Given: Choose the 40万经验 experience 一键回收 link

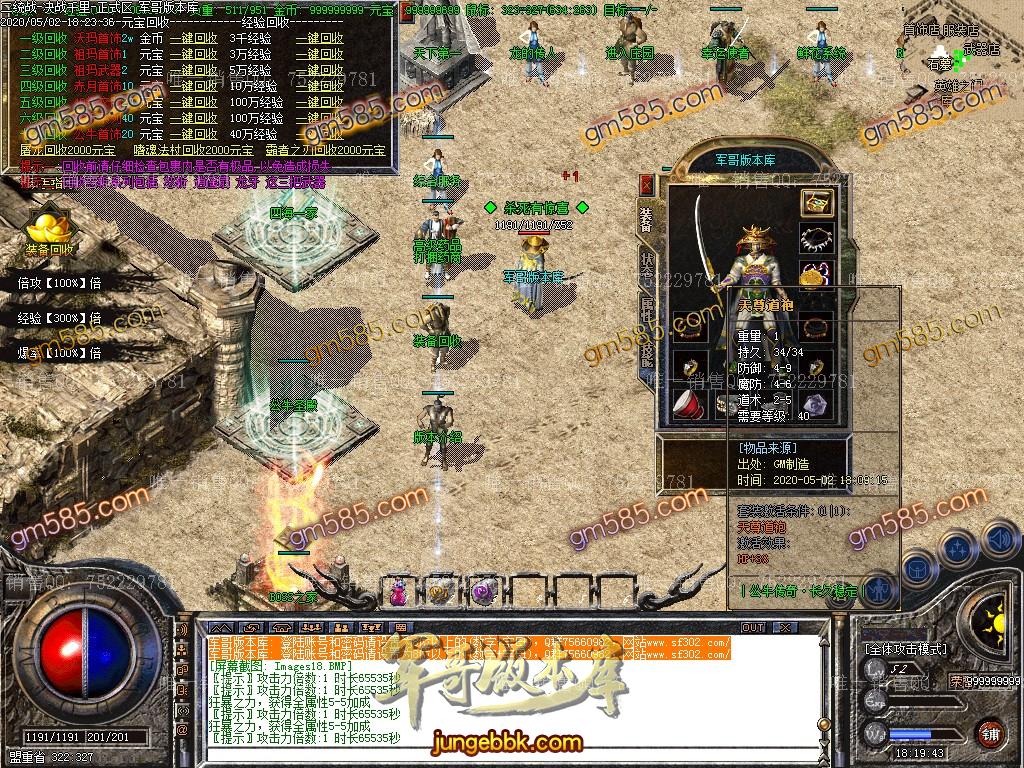Looking at the screenshot, I should [319, 134].
